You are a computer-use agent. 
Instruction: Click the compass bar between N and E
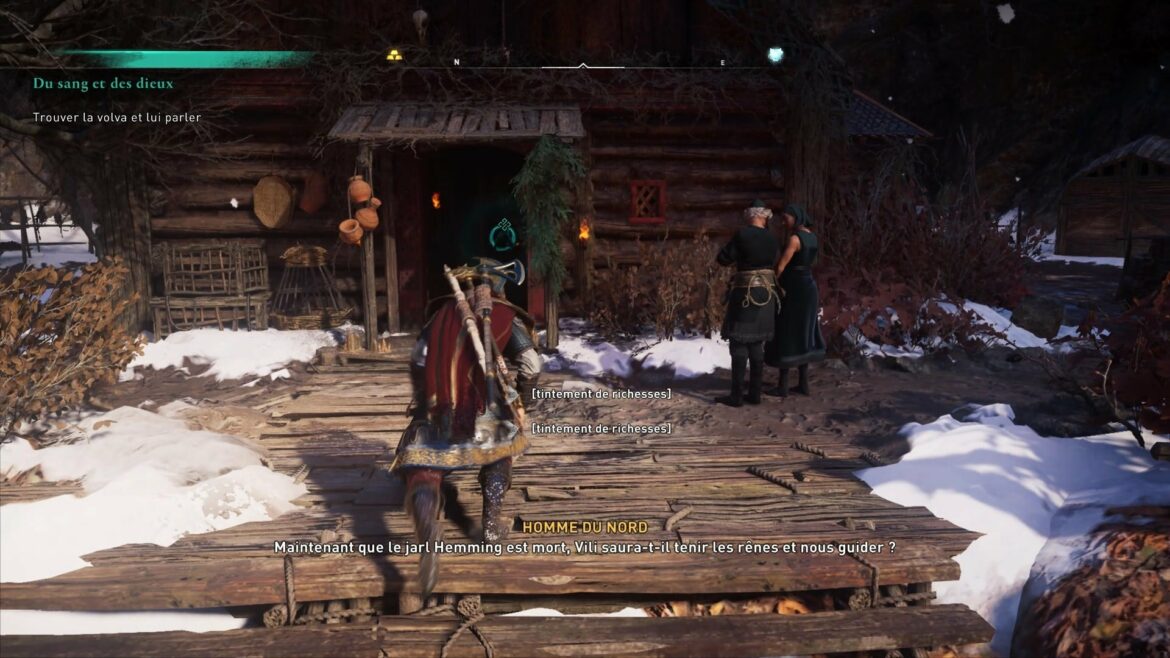point(583,65)
